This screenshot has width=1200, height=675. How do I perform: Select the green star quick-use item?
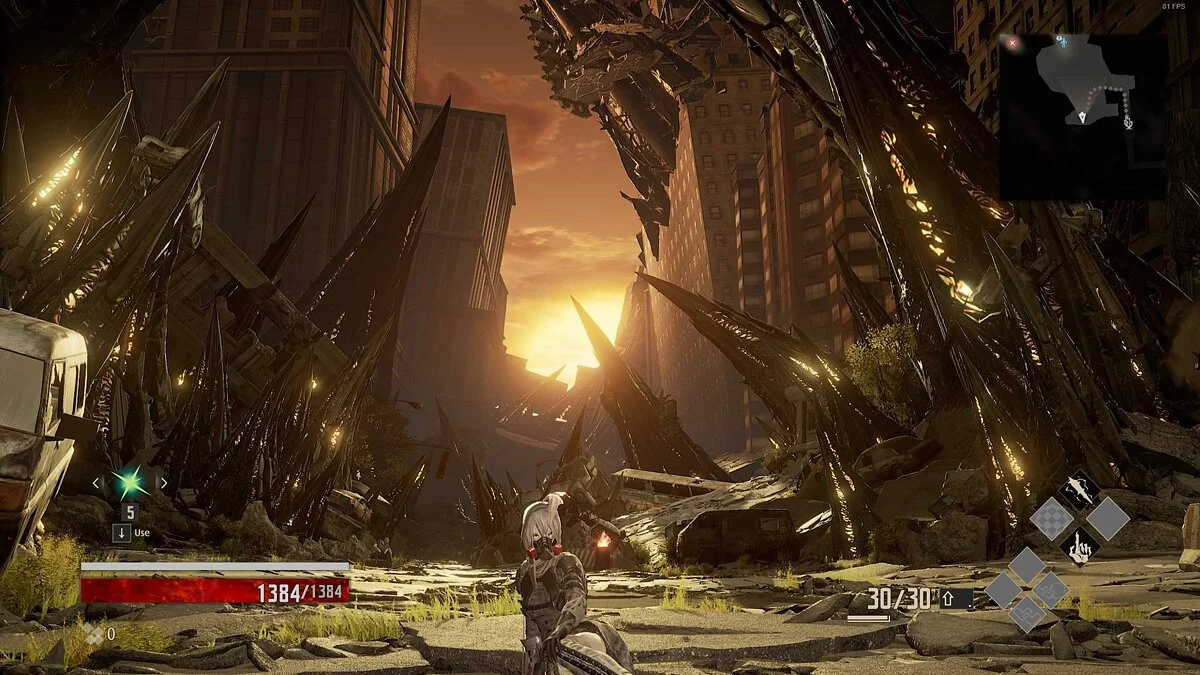[129, 484]
